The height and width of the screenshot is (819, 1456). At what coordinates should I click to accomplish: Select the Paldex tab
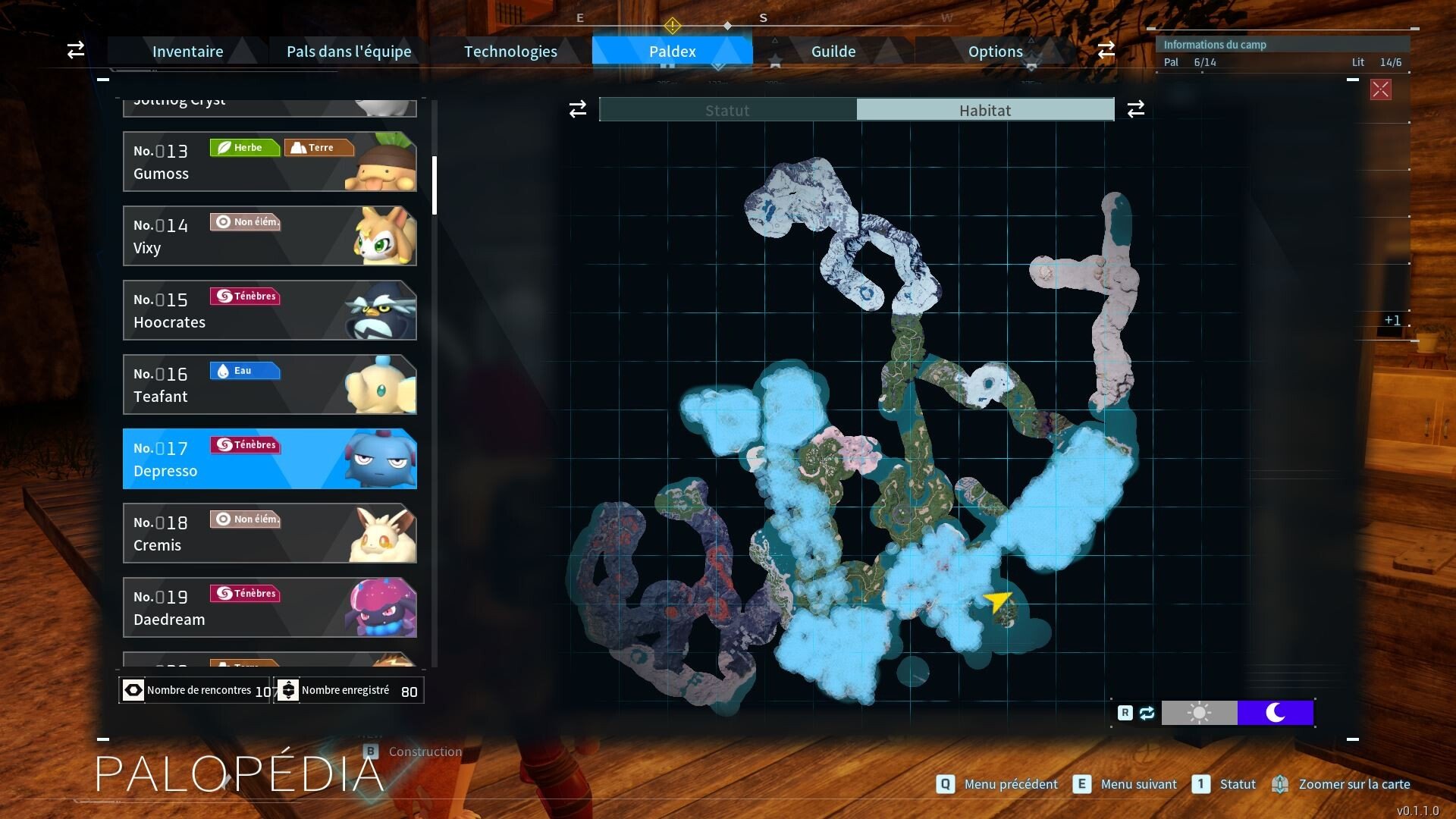[672, 52]
